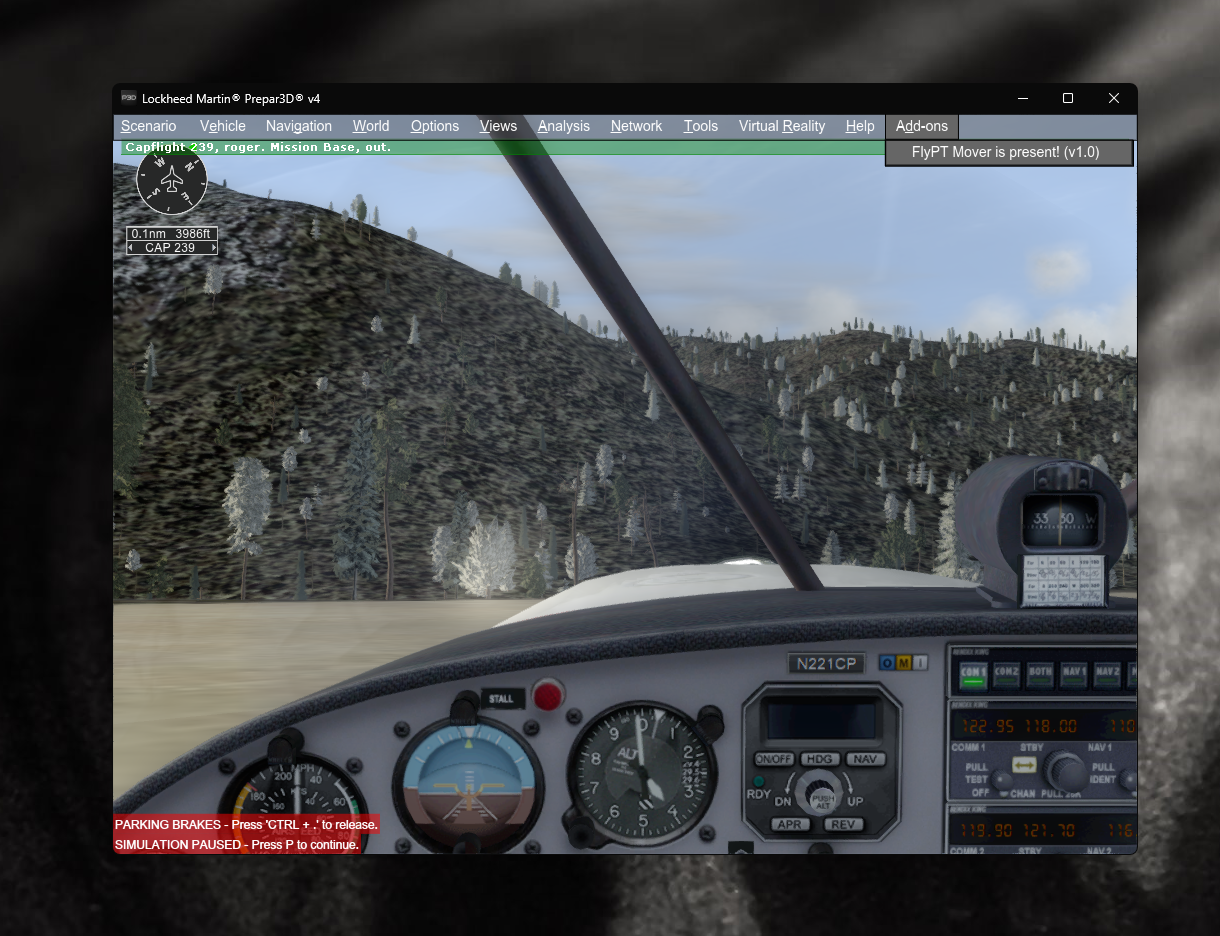Viewport: 1220px width, 936px height.
Task: Open the World menu
Action: pos(370,126)
